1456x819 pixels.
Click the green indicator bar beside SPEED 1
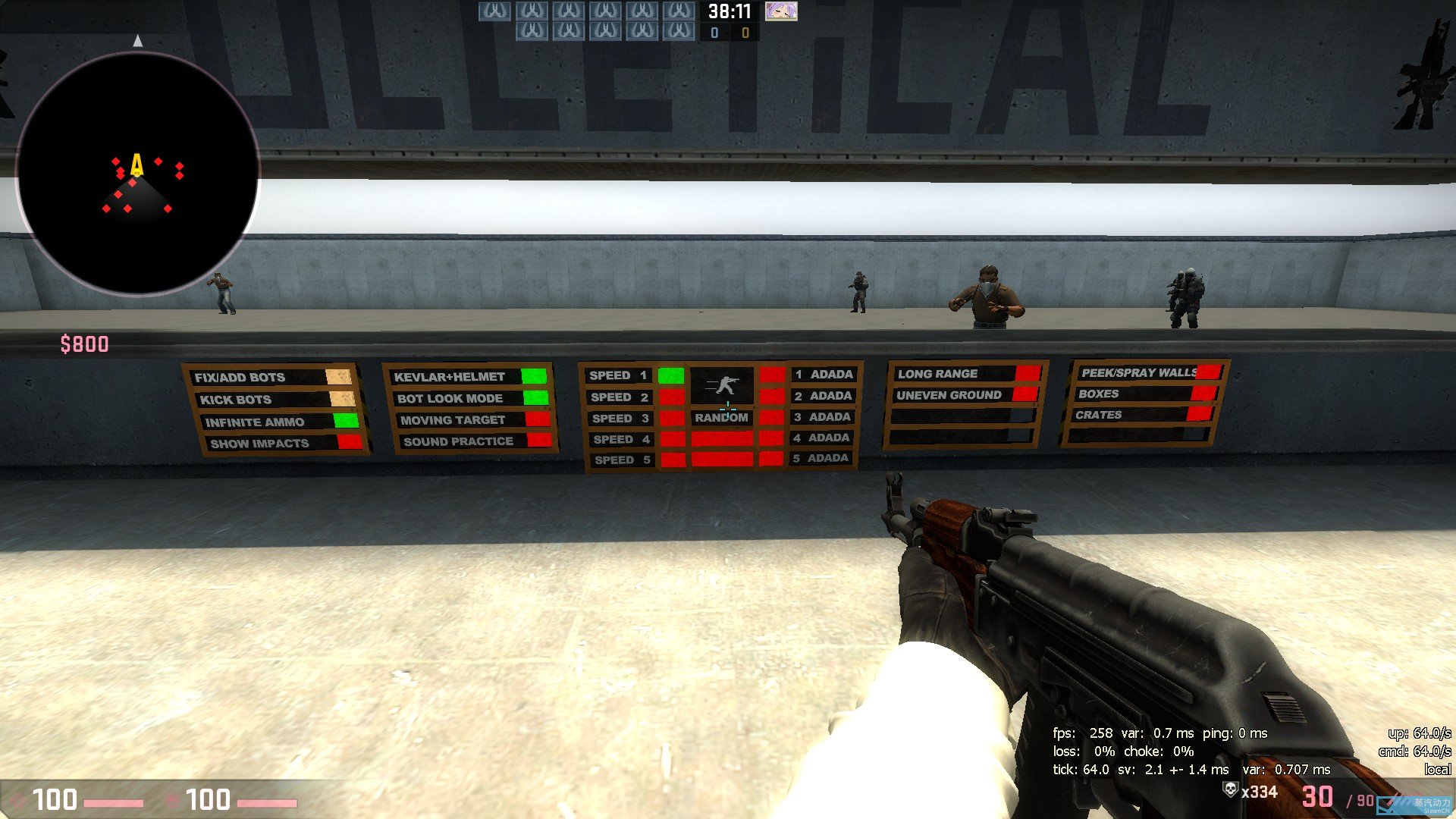pyautogui.click(x=671, y=374)
